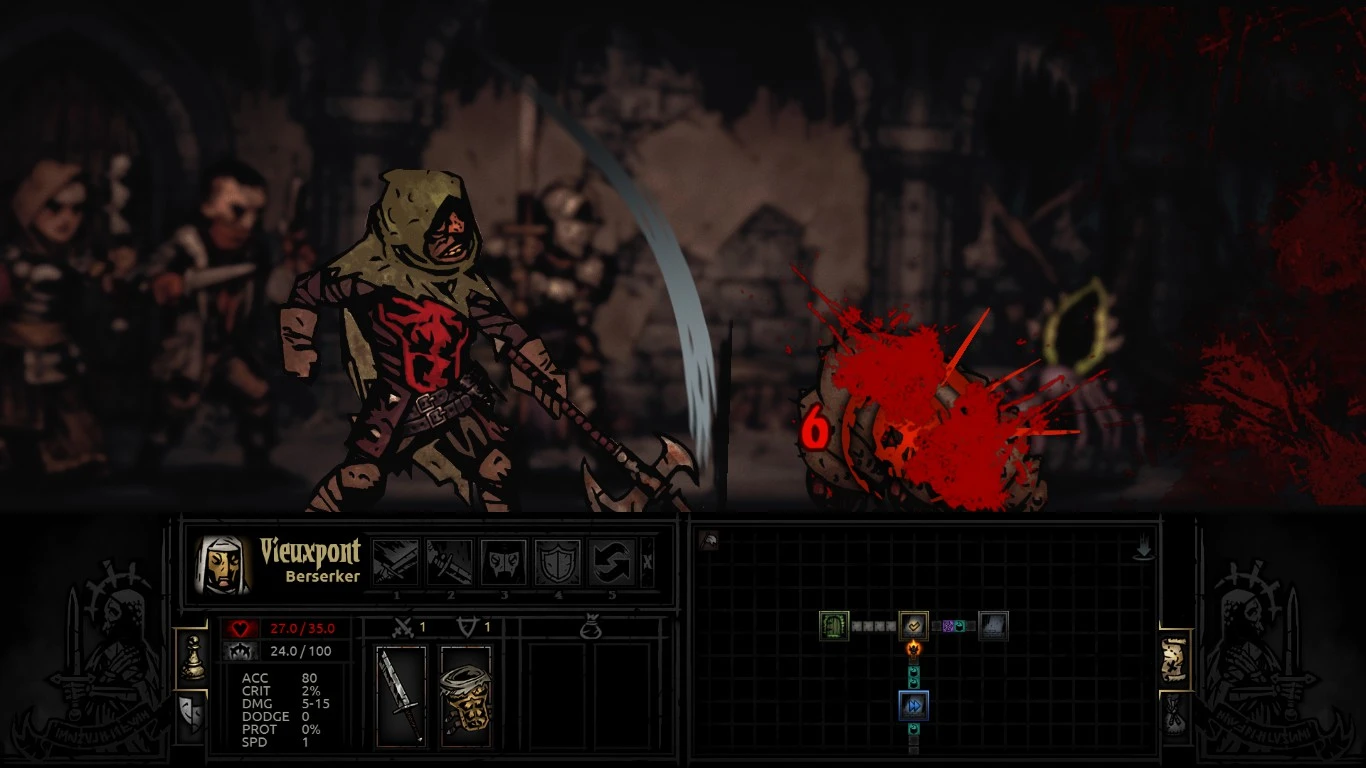Image resolution: width=1366 pixels, height=768 pixels.
Task: Select the equipped armor slot
Action: pyautogui.click(x=465, y=696)
